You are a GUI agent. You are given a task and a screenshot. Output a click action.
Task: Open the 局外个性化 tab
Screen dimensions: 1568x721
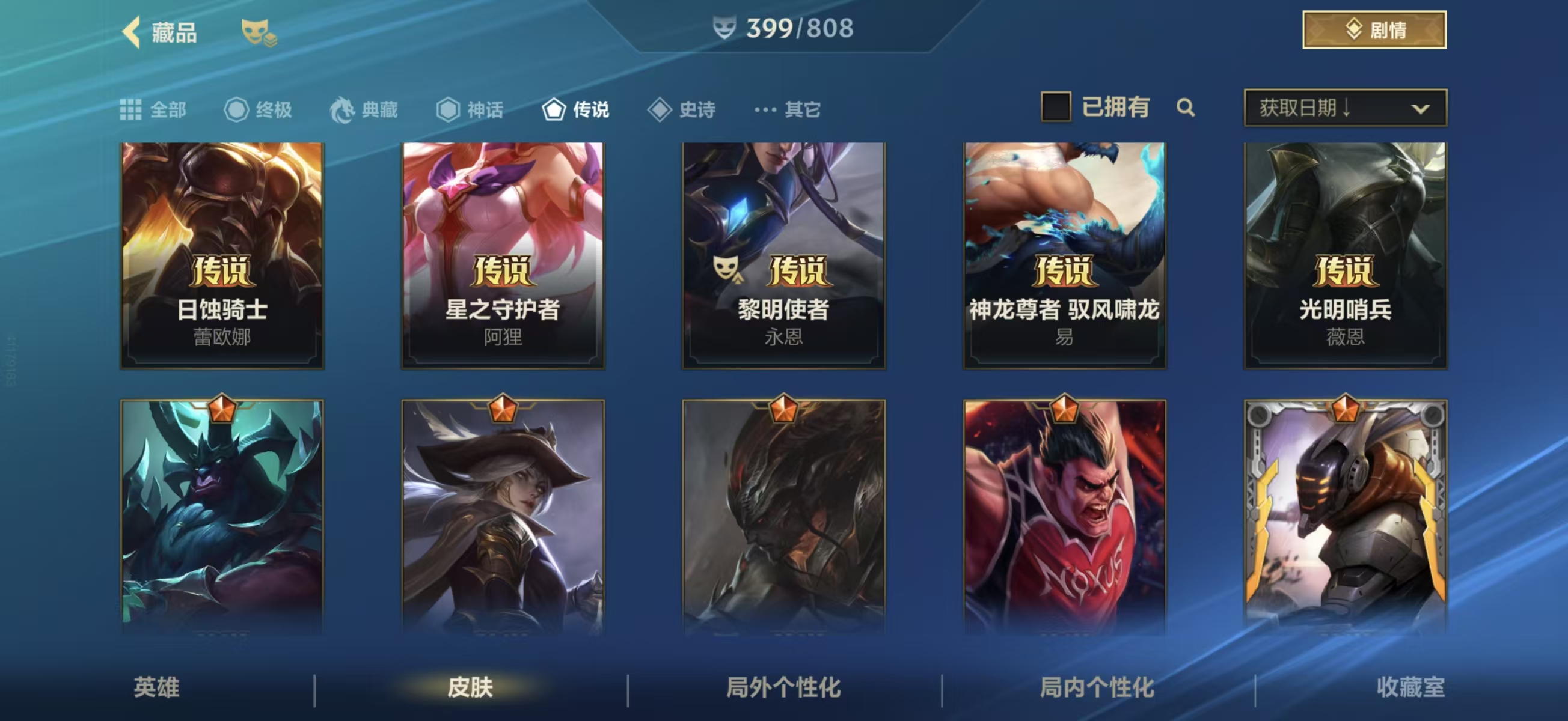click(x=783, y=687)
